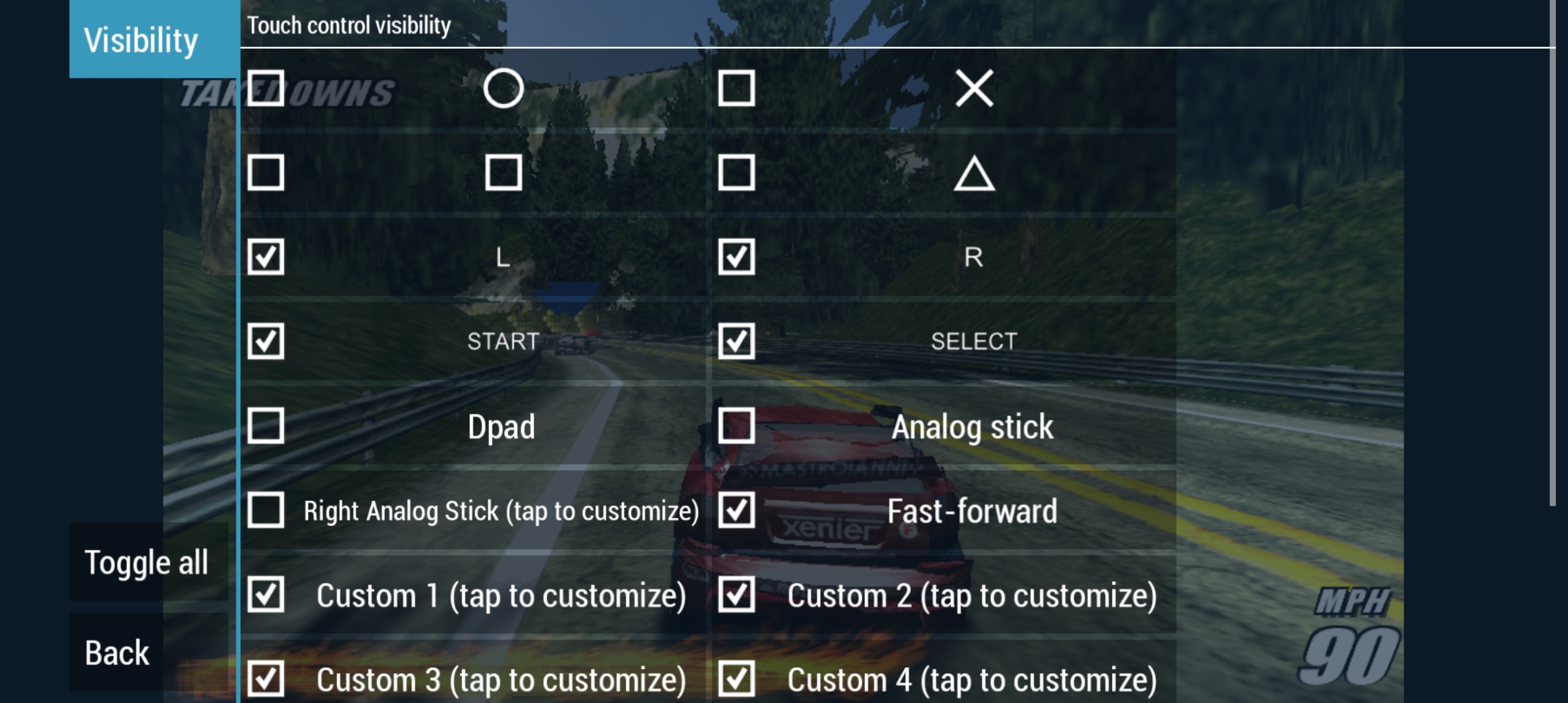Disable Custom 3 visibility
This screenshot has width=1568, height=703.
coord(266,680)
